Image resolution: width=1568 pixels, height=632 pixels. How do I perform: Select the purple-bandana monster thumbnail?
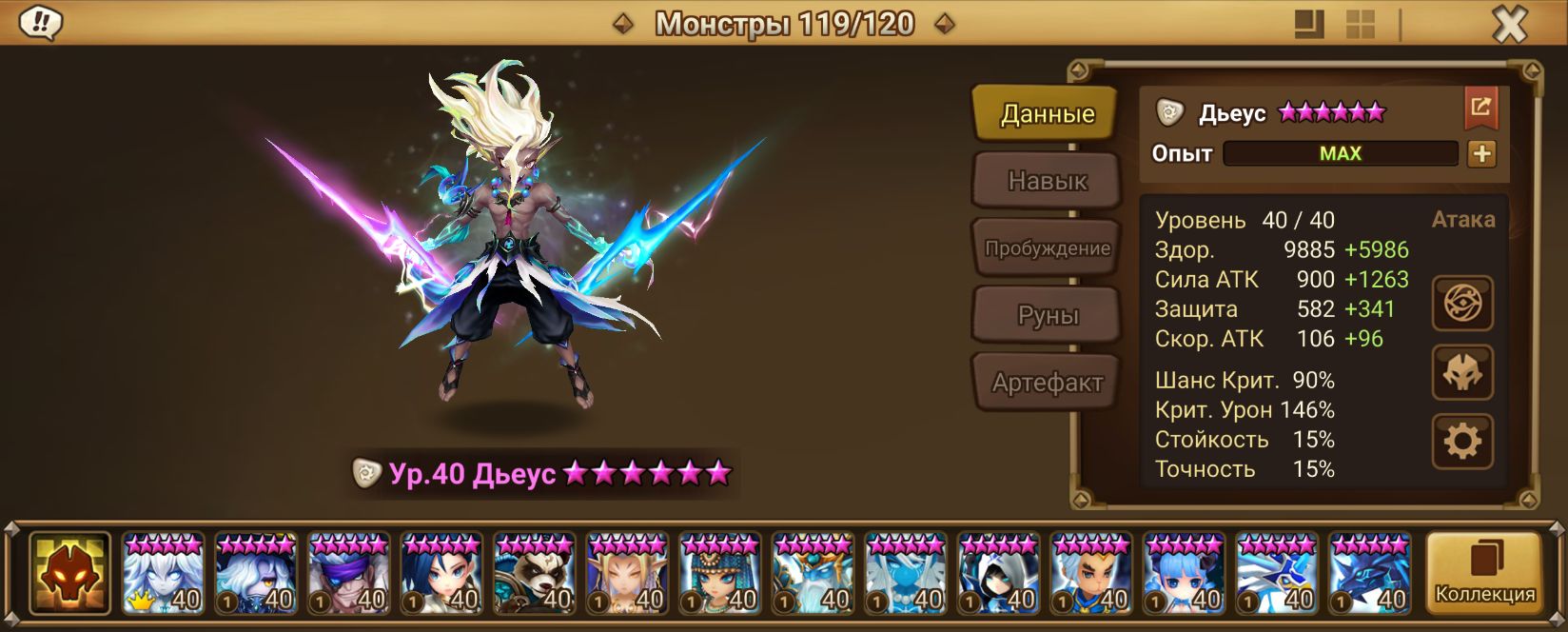click(348, 573)
